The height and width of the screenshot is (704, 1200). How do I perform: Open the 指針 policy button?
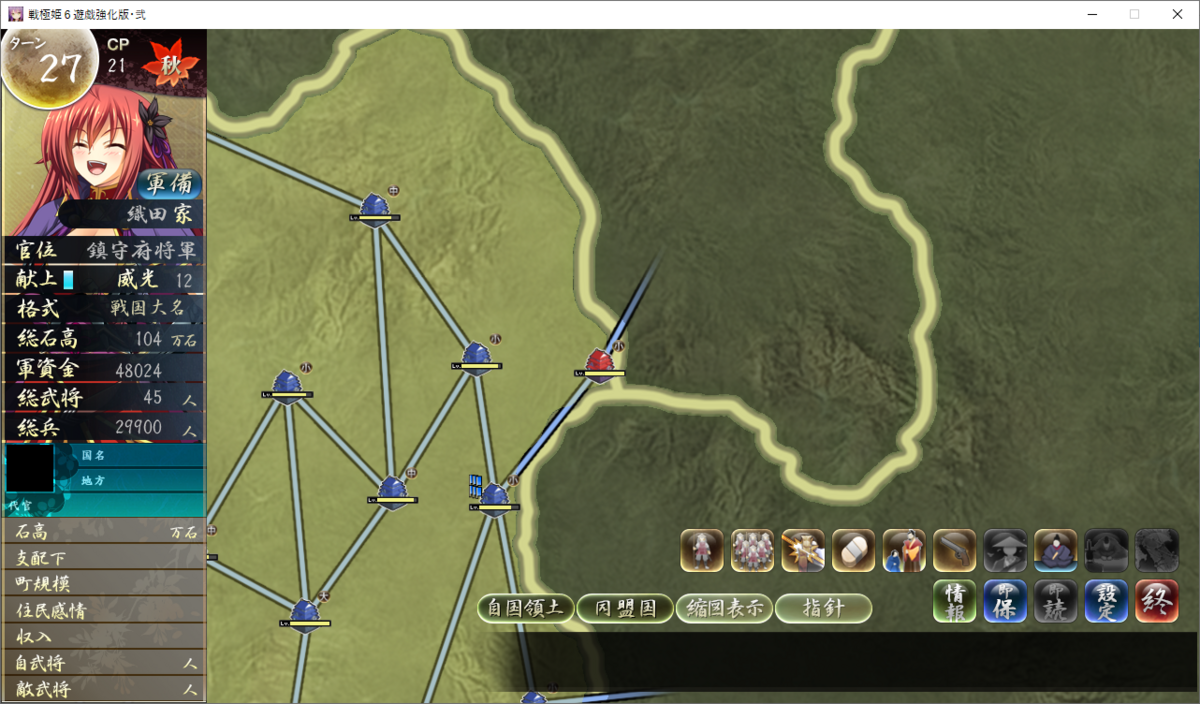[823, 608]
